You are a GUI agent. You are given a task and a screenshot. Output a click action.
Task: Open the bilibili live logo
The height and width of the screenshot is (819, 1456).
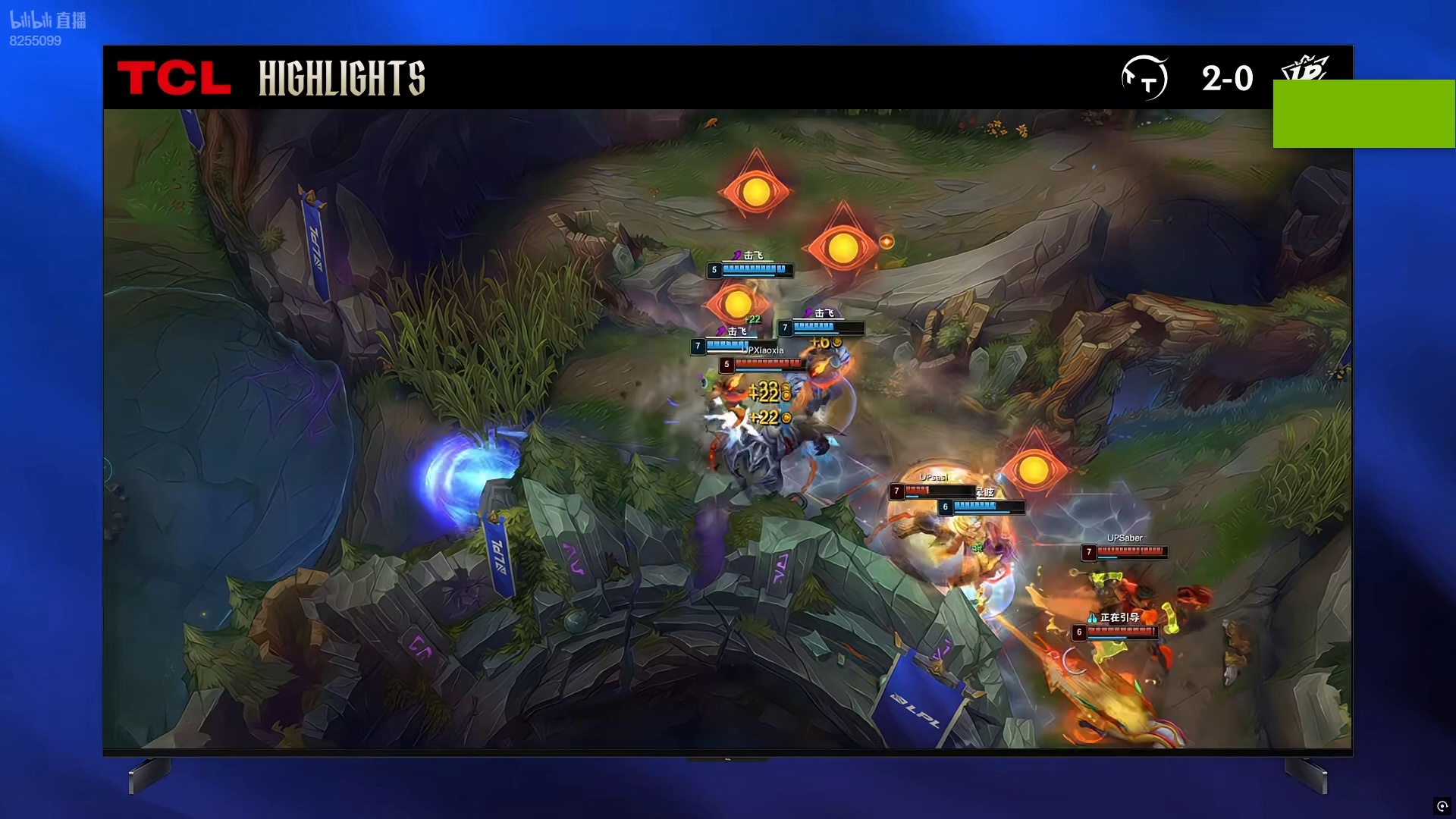coord(48,20)
